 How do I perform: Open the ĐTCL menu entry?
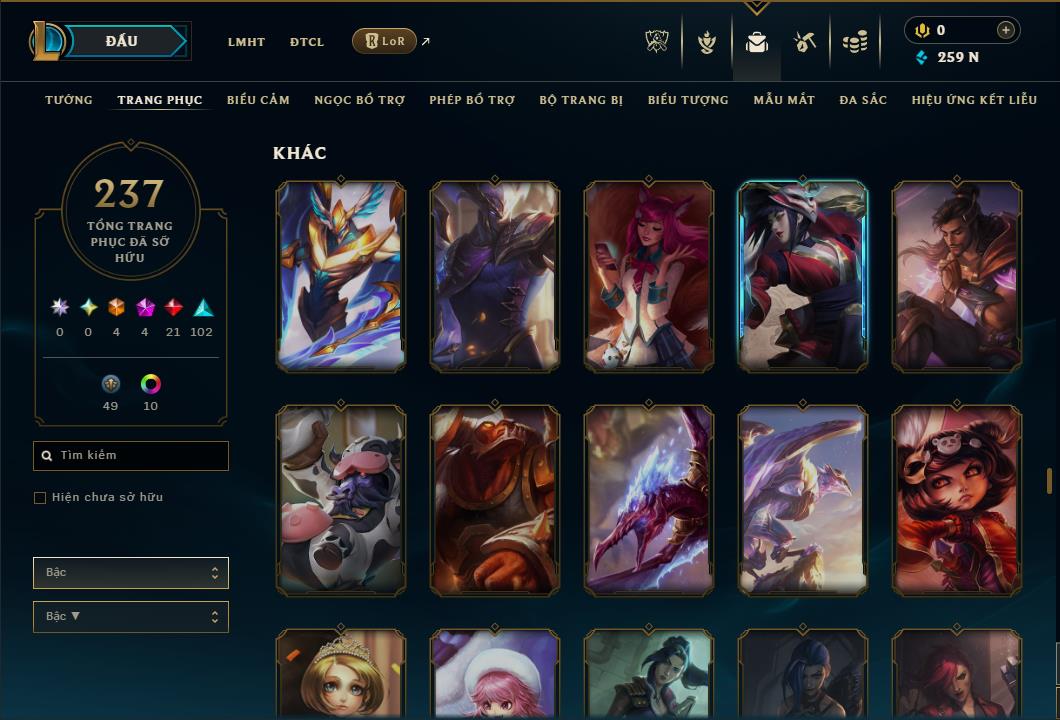307,42
